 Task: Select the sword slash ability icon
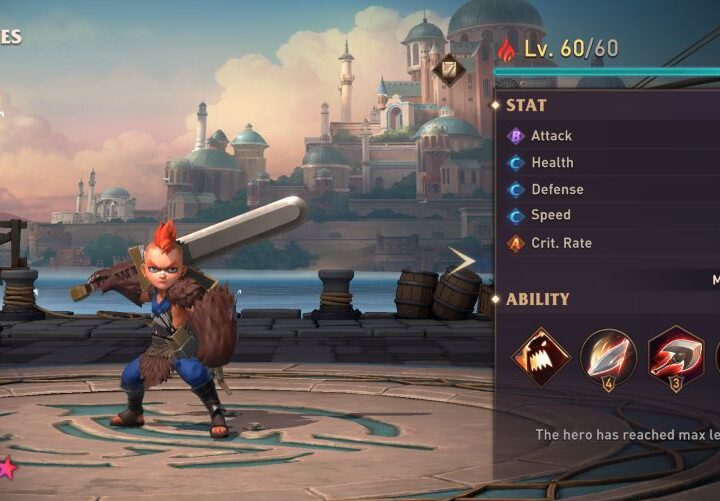(x=608, y=357)
